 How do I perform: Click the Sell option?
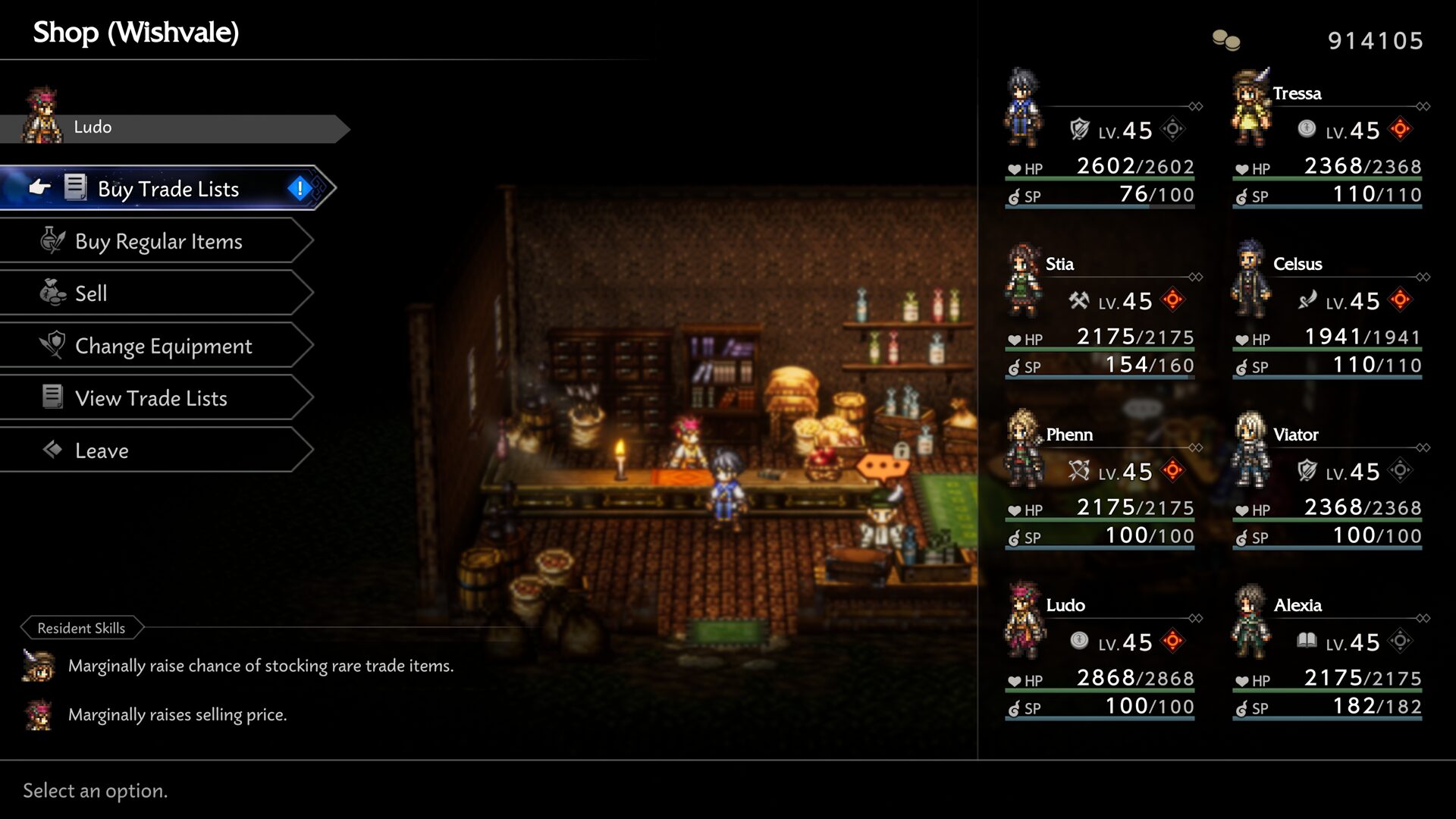tap(91, 293)
